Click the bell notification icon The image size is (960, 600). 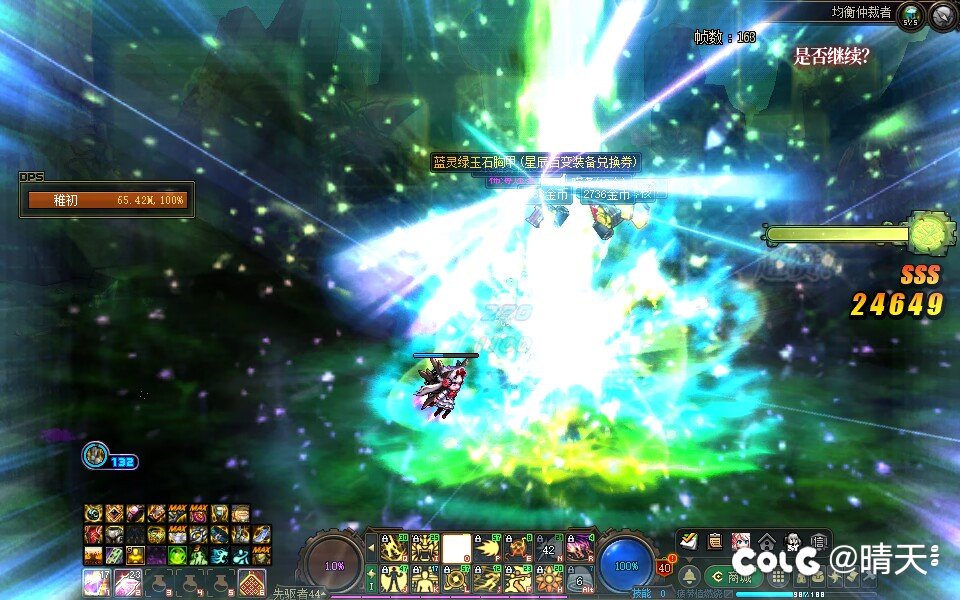tap(689, 577)
